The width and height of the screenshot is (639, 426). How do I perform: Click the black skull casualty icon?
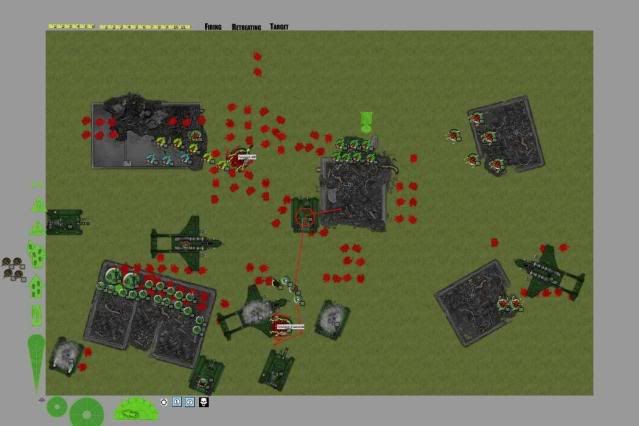click(204, 402)
